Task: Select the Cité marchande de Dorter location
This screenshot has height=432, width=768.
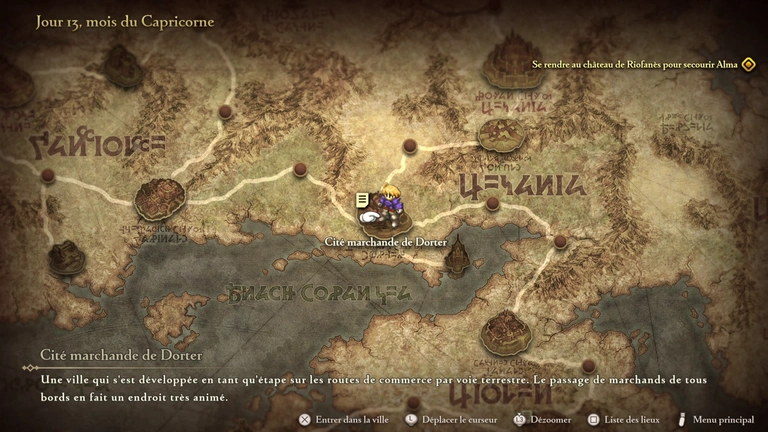Action: point(385,241)
